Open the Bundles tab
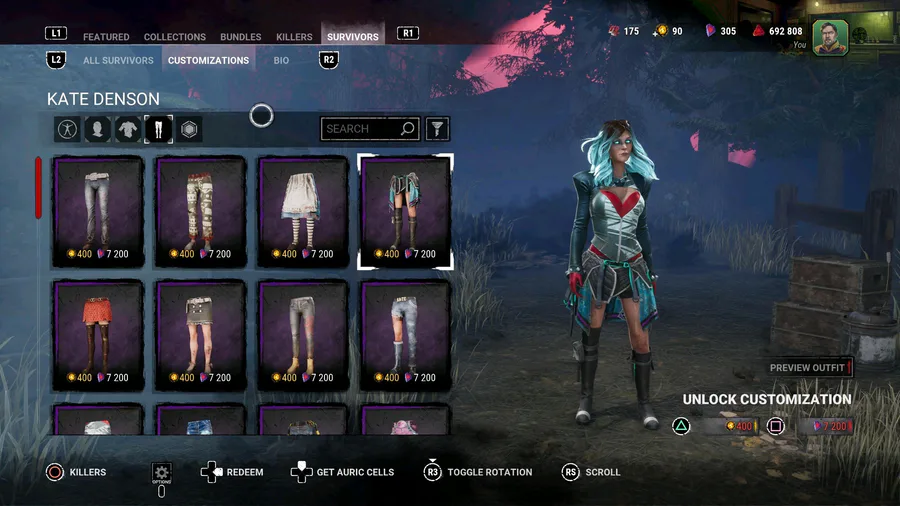900x506 pixels. [241, 37]
